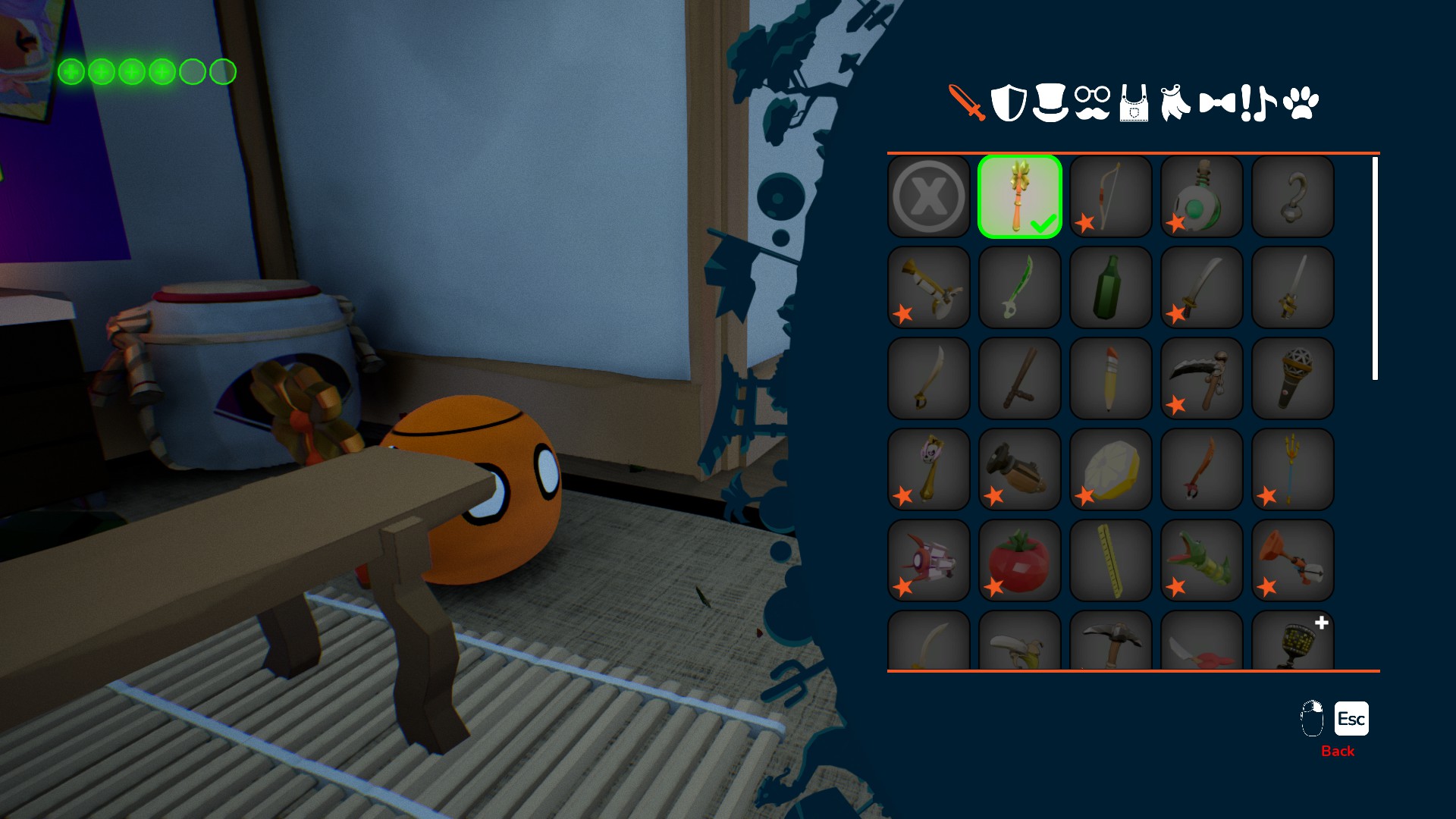
Task: Choose the yellow pencil weapon
Action: click(1111, 378)
